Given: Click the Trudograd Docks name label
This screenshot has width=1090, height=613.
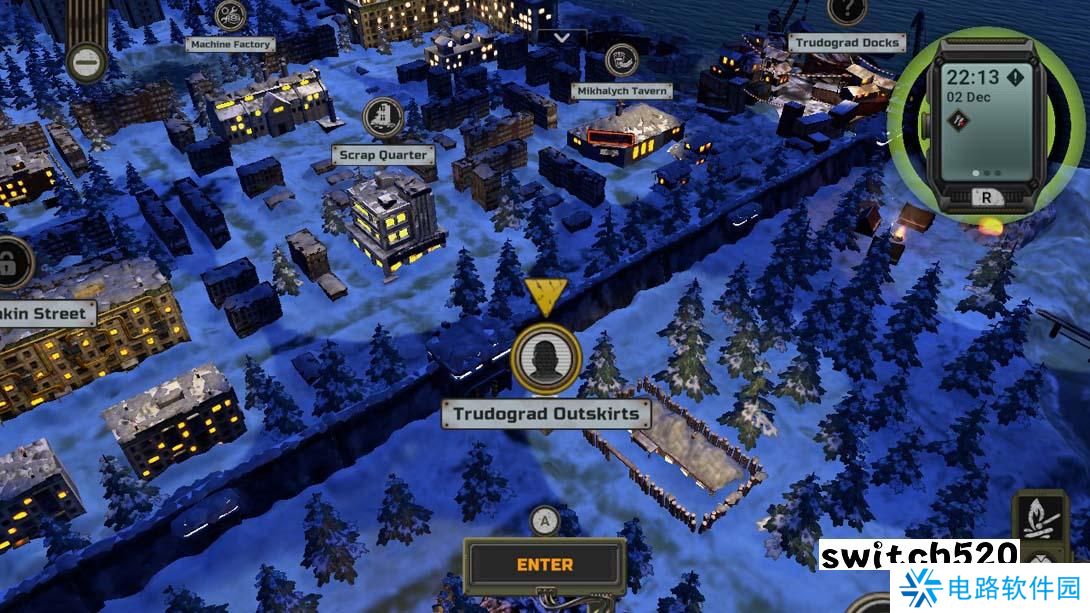Looking at the screenshot, I should click(846, 43).
